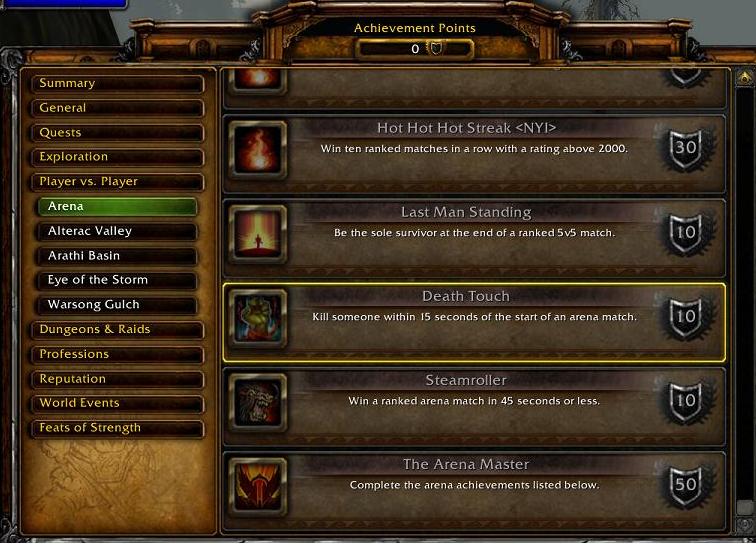Open the Professions category
756x543 pixels.
click(118, 354)
